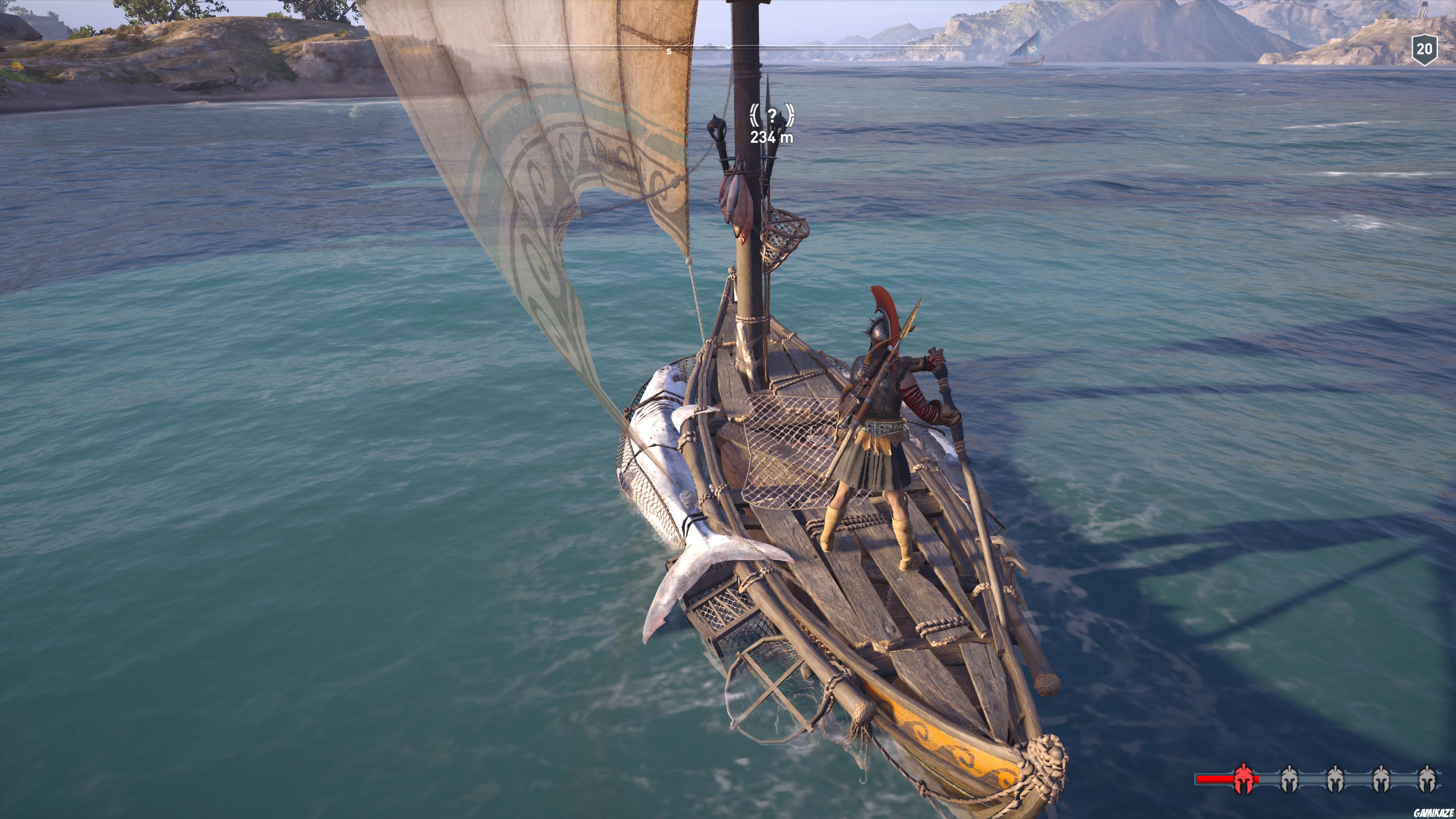Toggle the objective distance display showing 234 m
1456x819 pixels.
tap(772, 136)
